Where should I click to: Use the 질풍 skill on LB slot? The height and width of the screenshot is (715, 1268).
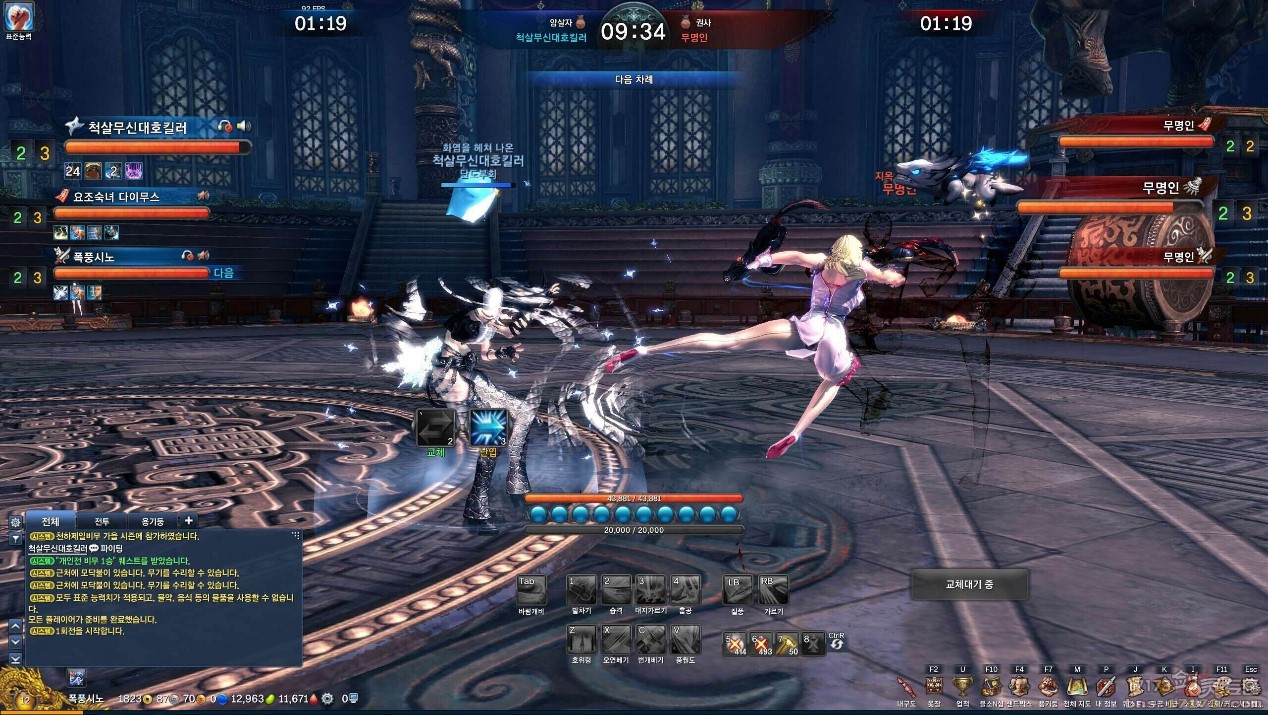(738, 589)
